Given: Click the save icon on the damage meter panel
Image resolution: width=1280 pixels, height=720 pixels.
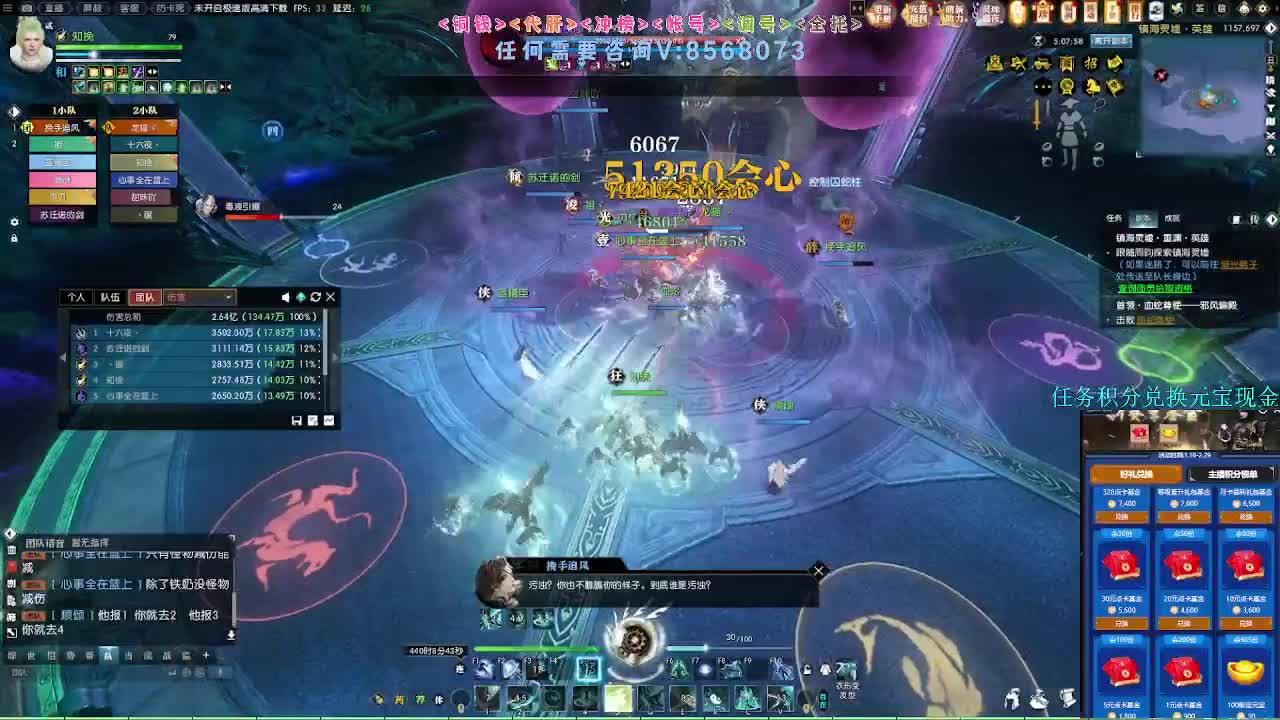Looking at the screenshot, I should tap(296, 420).
